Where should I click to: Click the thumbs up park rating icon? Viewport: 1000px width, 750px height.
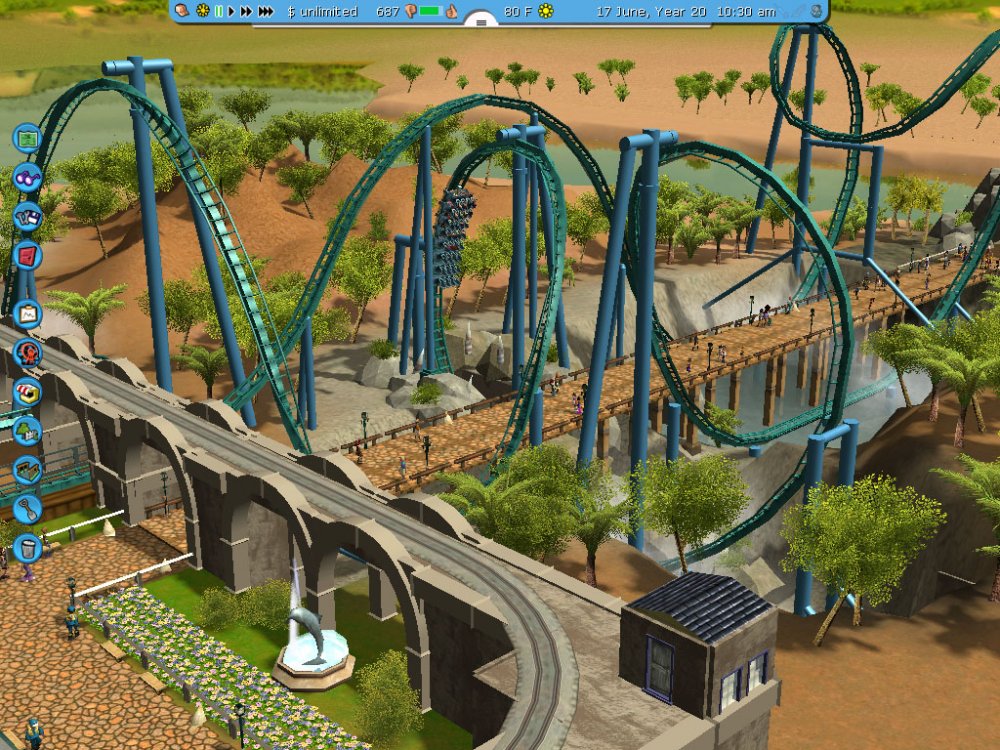point(451,11)
